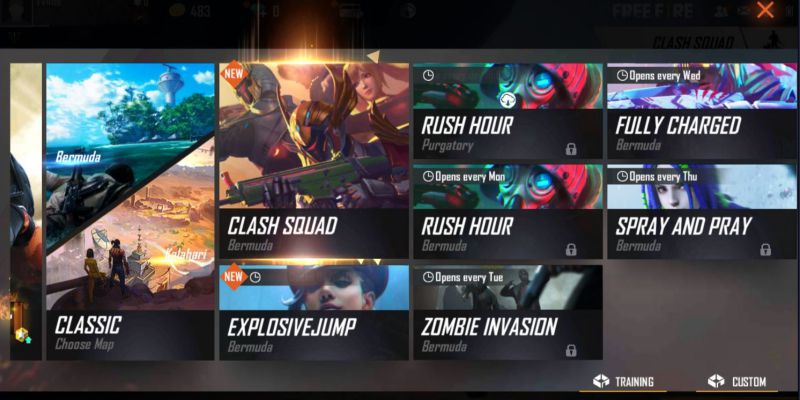800x400 pixels.
Task: Choose the Zombie Invasion mode
Action: pyautogui.click(x=507, y=311)
